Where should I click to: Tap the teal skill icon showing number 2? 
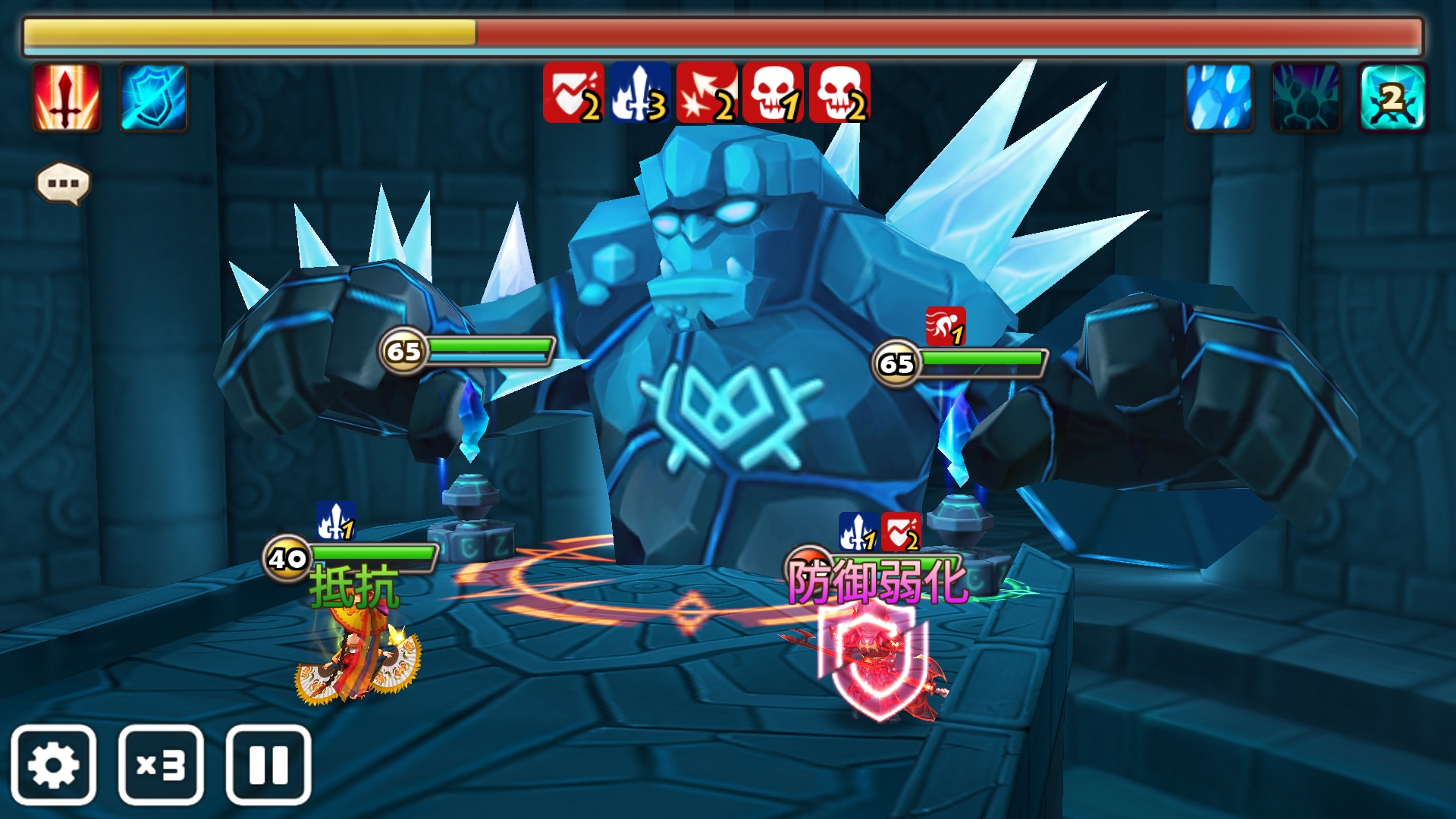coord(1392,97)
